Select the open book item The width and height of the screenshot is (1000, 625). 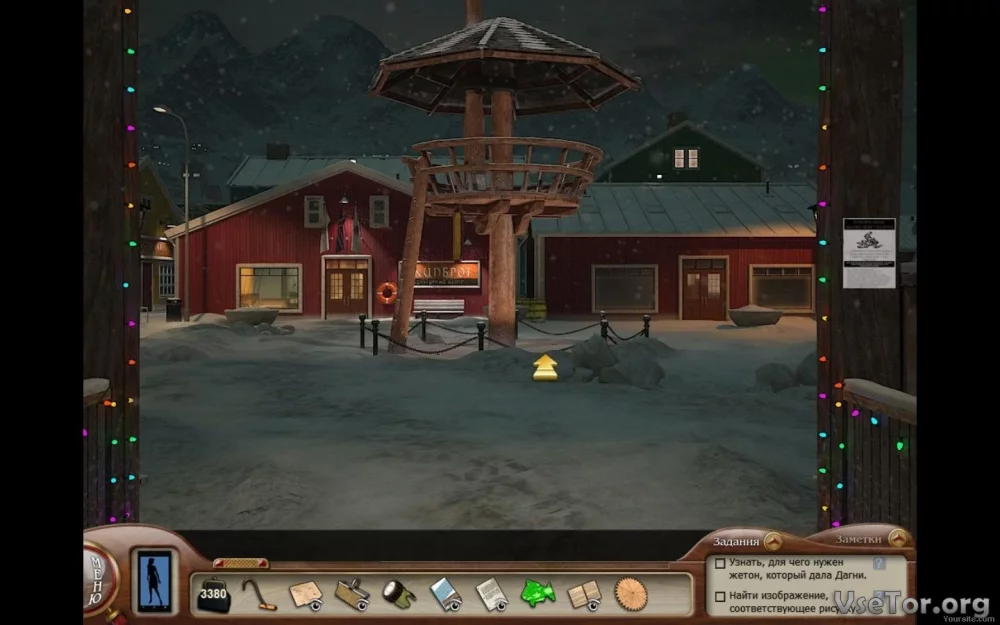[584, 594]
